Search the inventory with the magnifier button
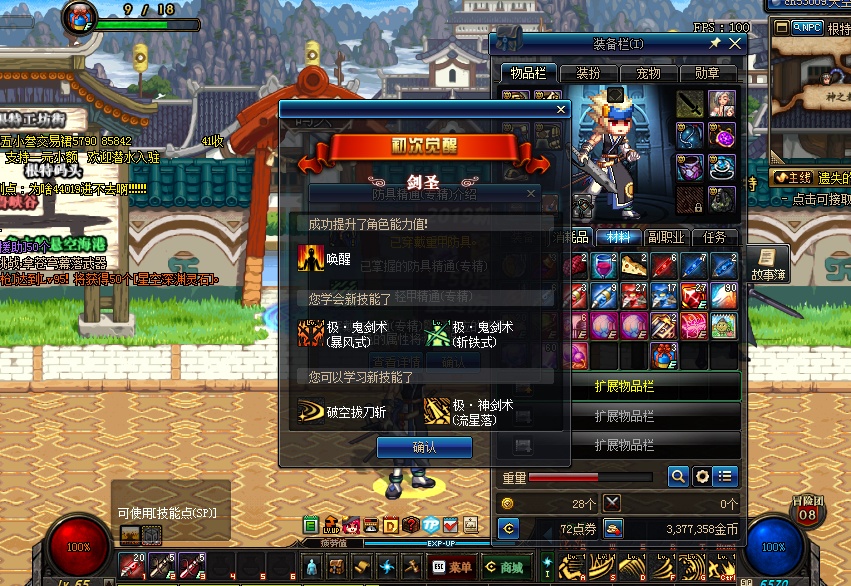The image size is (851, 586). click(678, 477)
